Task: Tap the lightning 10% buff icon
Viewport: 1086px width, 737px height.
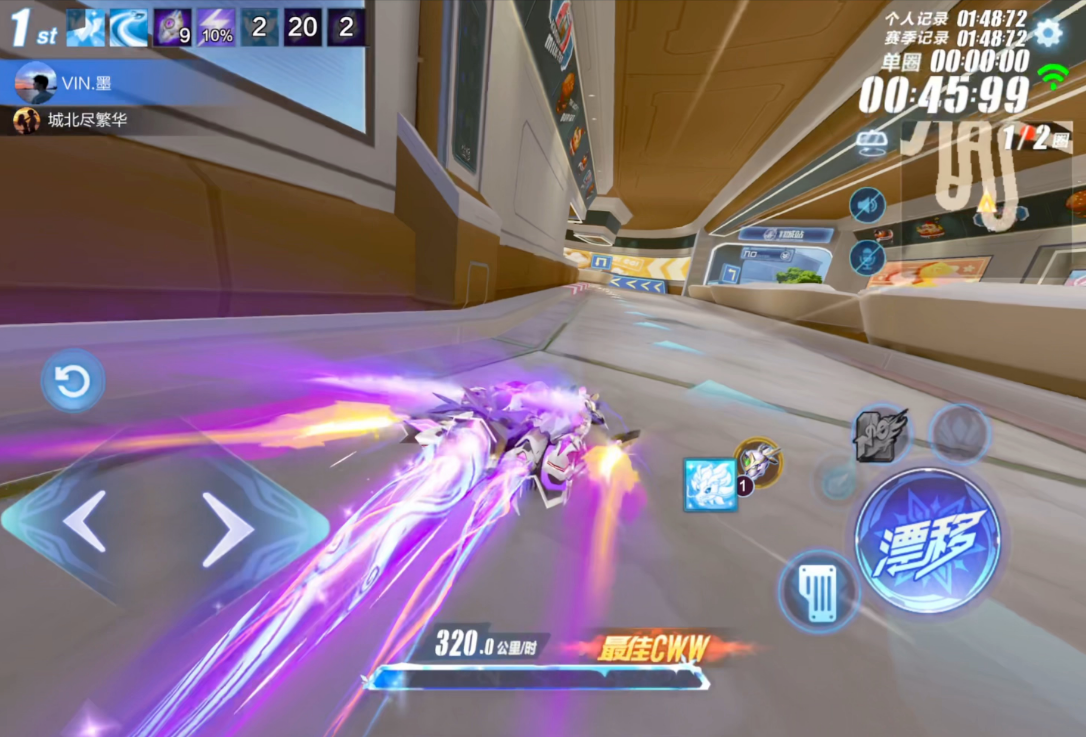Action: click(216, 28)
